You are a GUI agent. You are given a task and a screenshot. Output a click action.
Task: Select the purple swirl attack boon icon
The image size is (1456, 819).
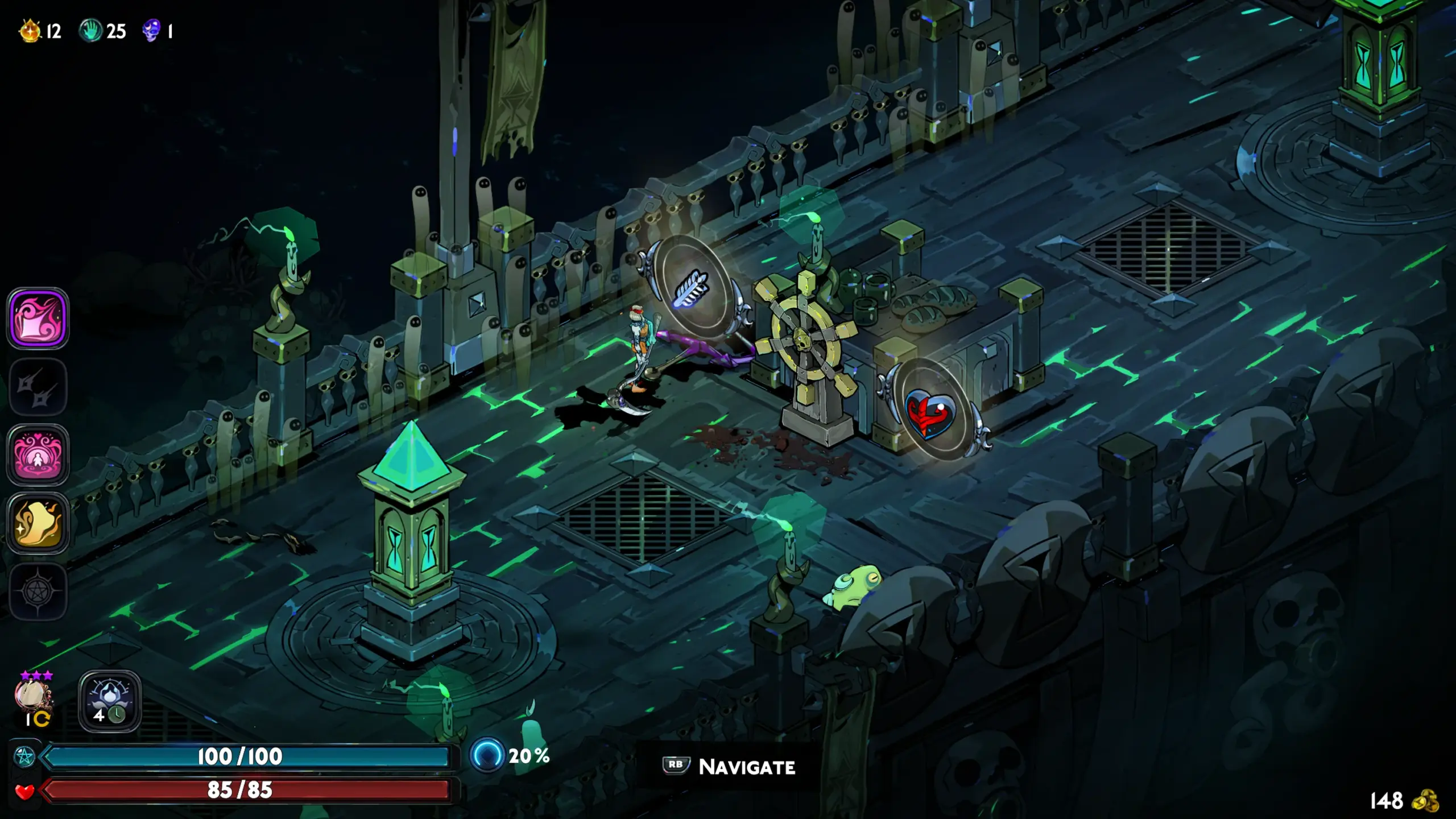pyautogui.click(x=38, y=318)
